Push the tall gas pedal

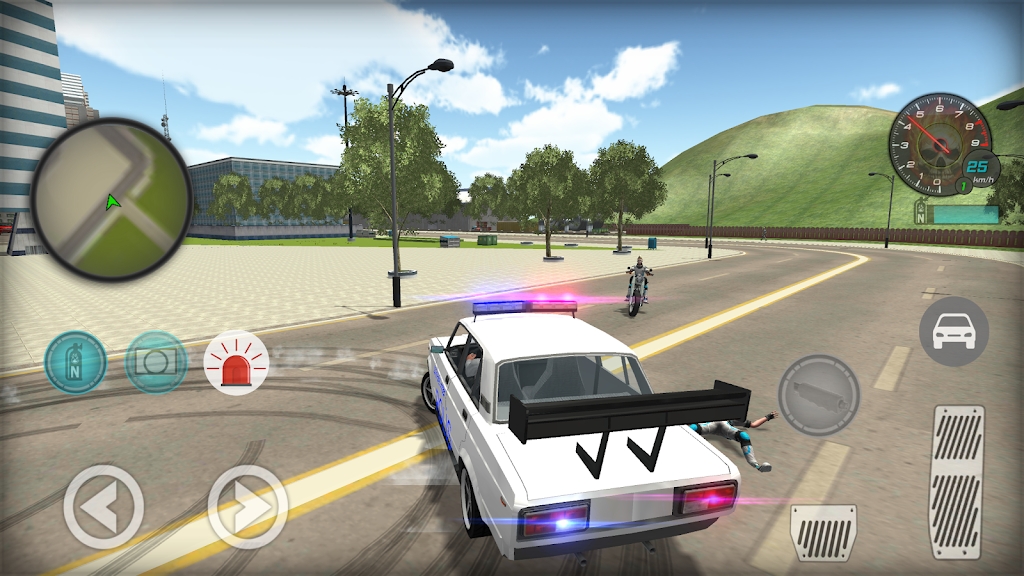tap(957, 481)
